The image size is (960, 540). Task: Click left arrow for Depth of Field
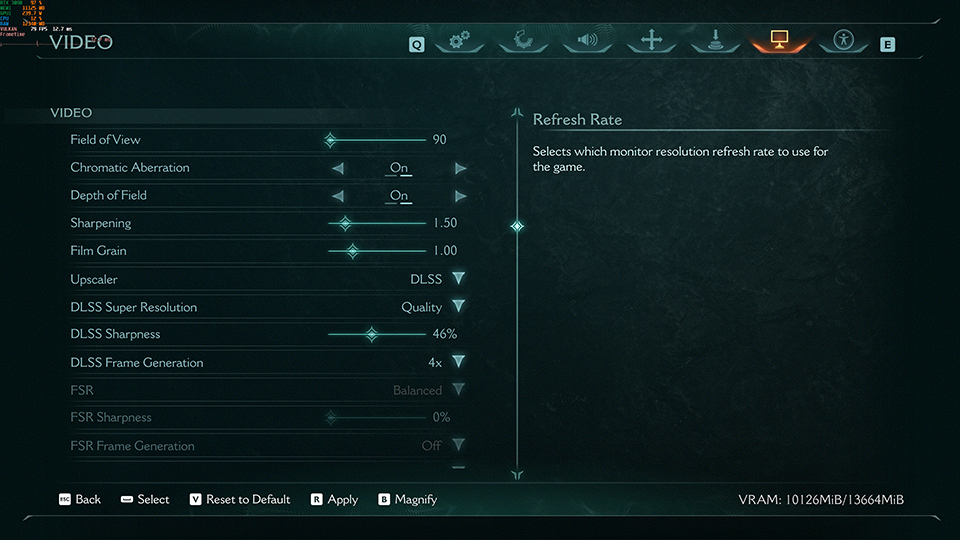click(x=338, y=196)
